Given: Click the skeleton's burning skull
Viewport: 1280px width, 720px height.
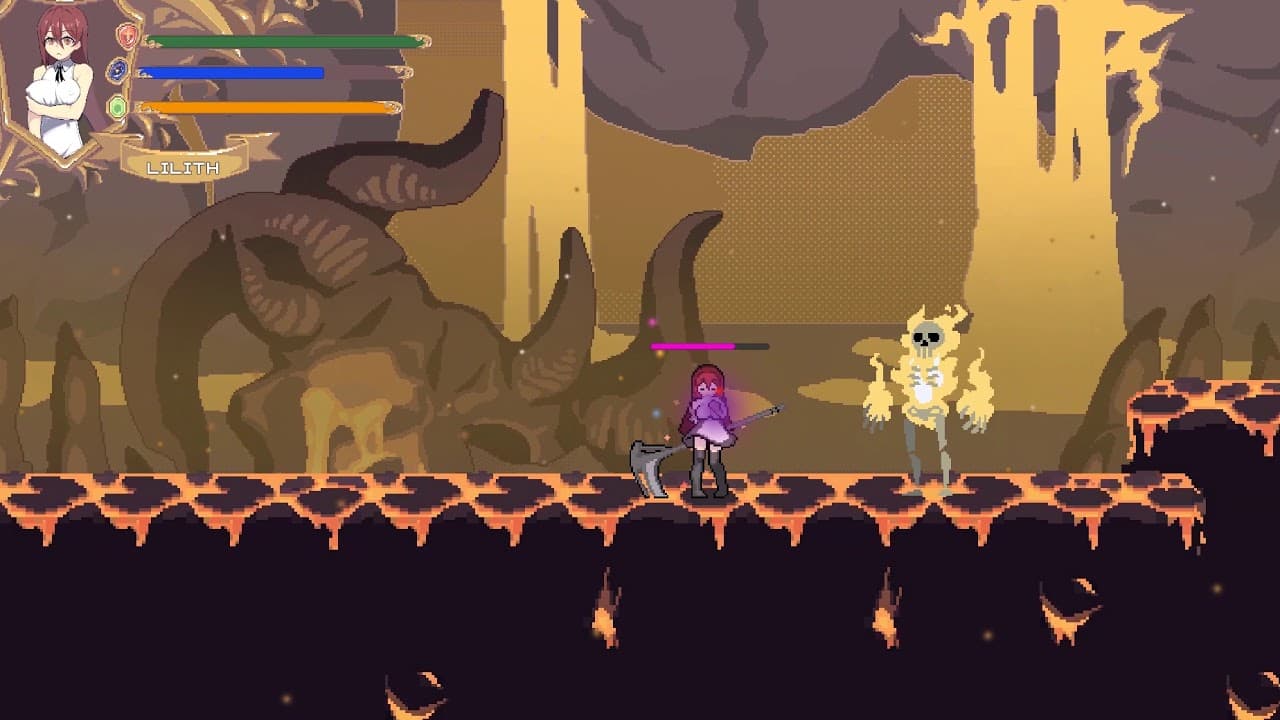Looking at the screenshot, I should point(927,336).
